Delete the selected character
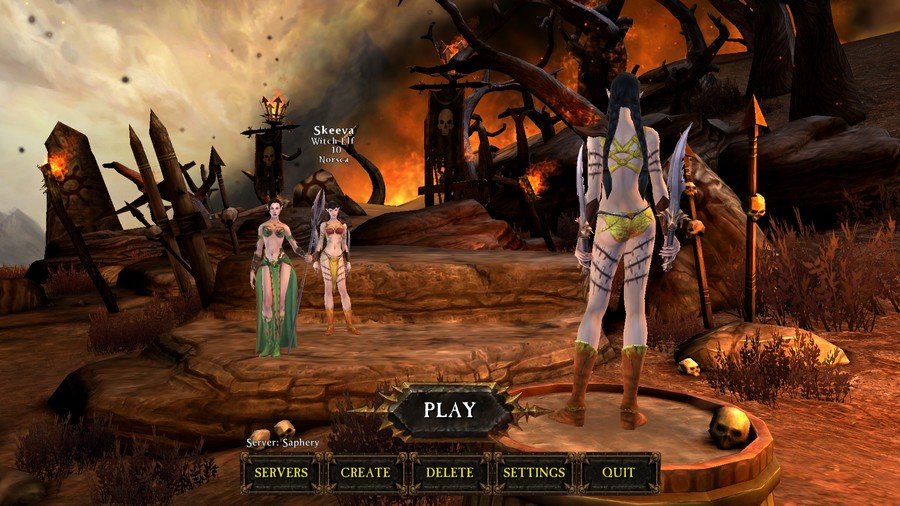The height and width of the screenshot is (506, 900). [x=449, y=472]
